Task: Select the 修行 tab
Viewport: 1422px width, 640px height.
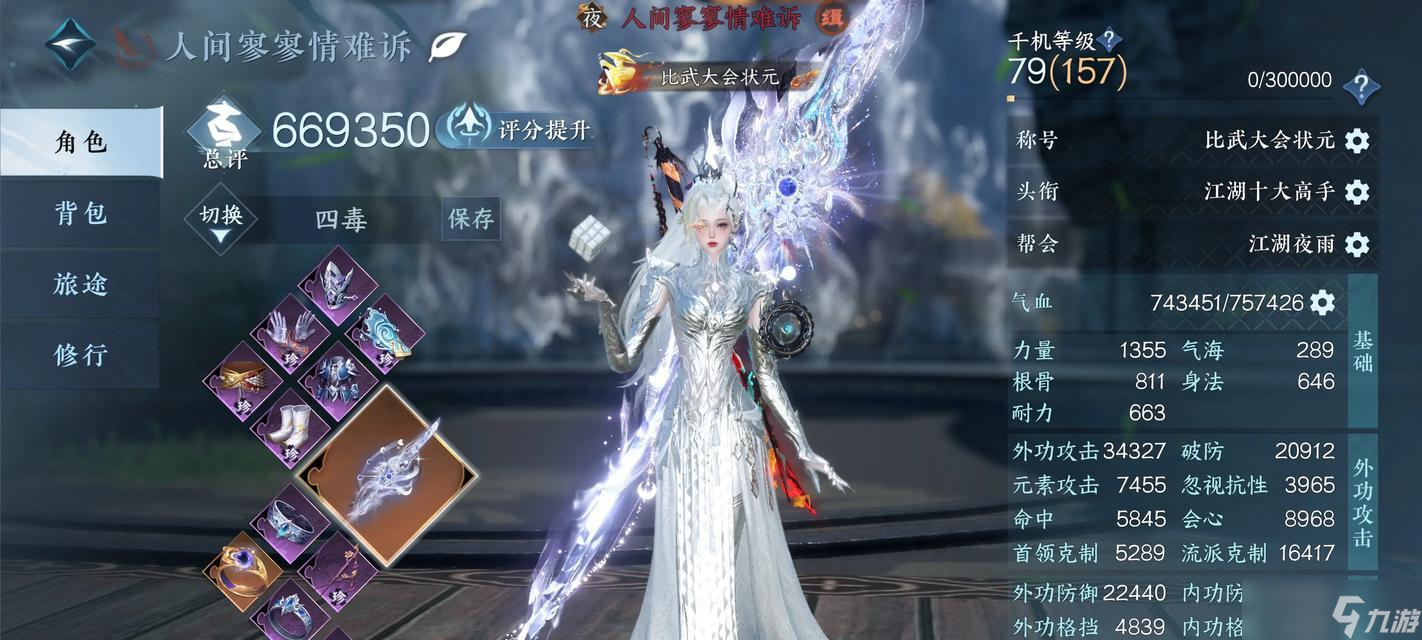Action: 80,354
